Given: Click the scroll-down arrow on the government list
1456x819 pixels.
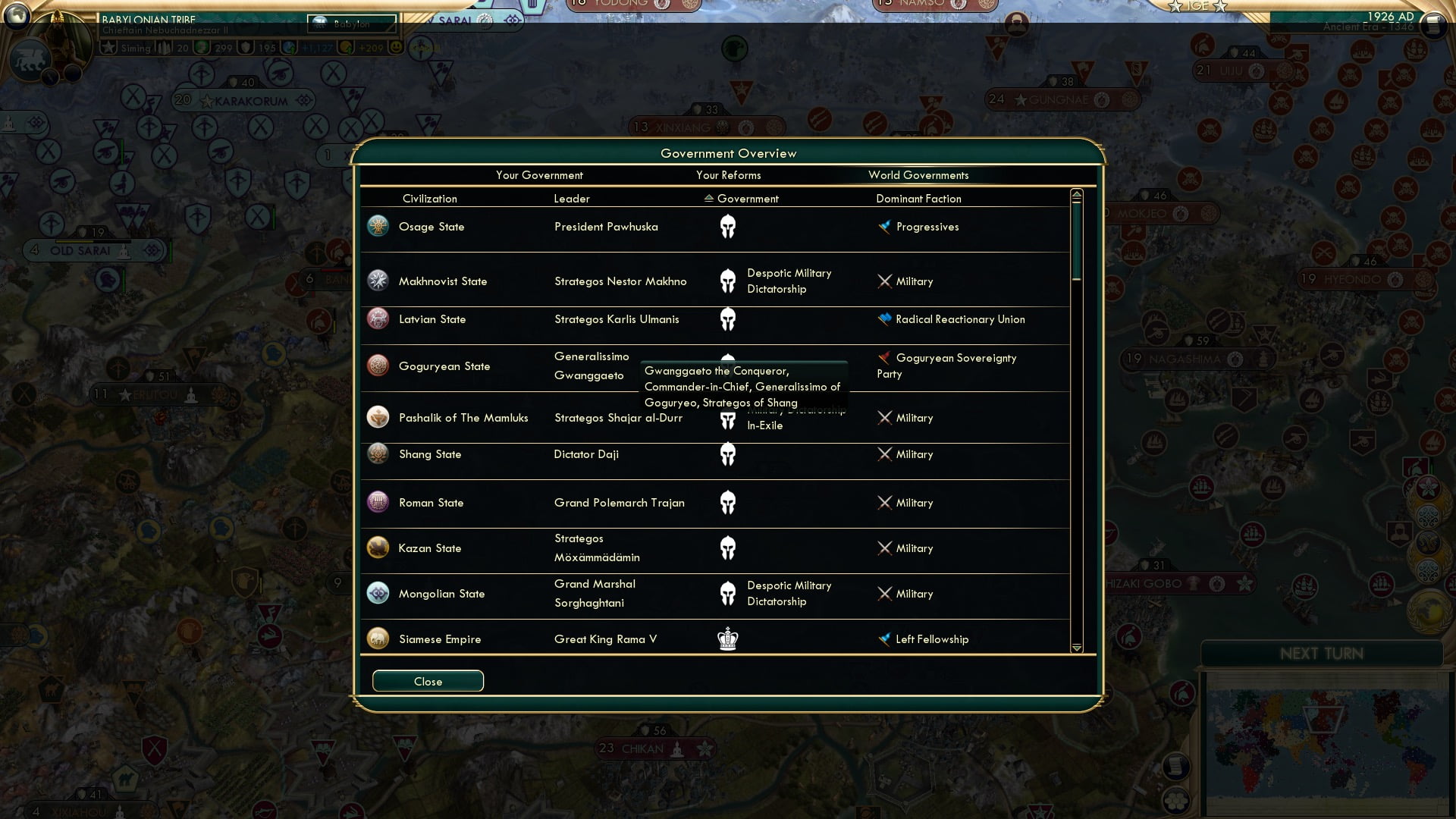Looking at the screenshot, I should [1076, 649].
